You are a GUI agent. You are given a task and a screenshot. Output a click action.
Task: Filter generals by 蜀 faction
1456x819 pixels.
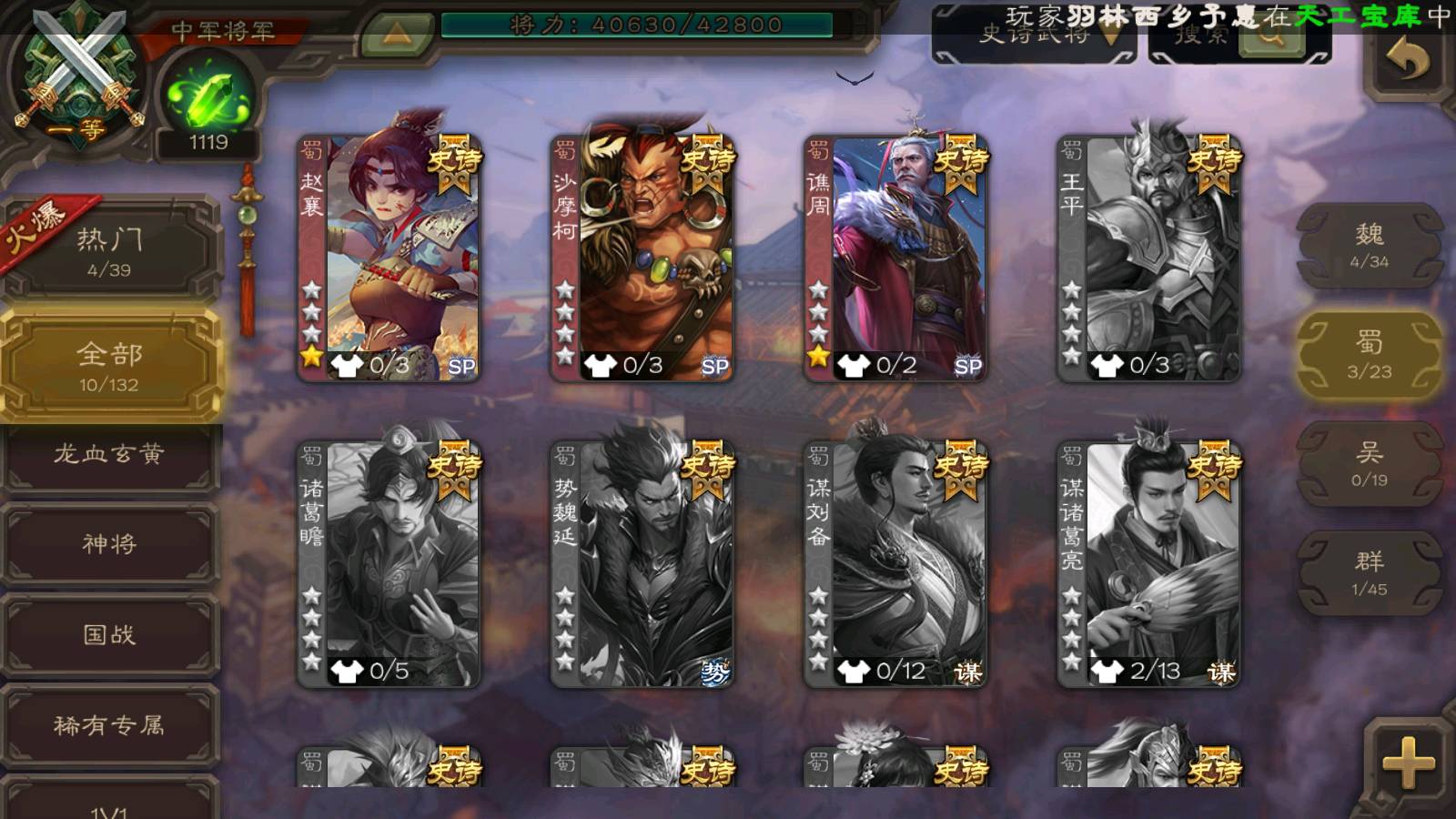pos(1369,355)
